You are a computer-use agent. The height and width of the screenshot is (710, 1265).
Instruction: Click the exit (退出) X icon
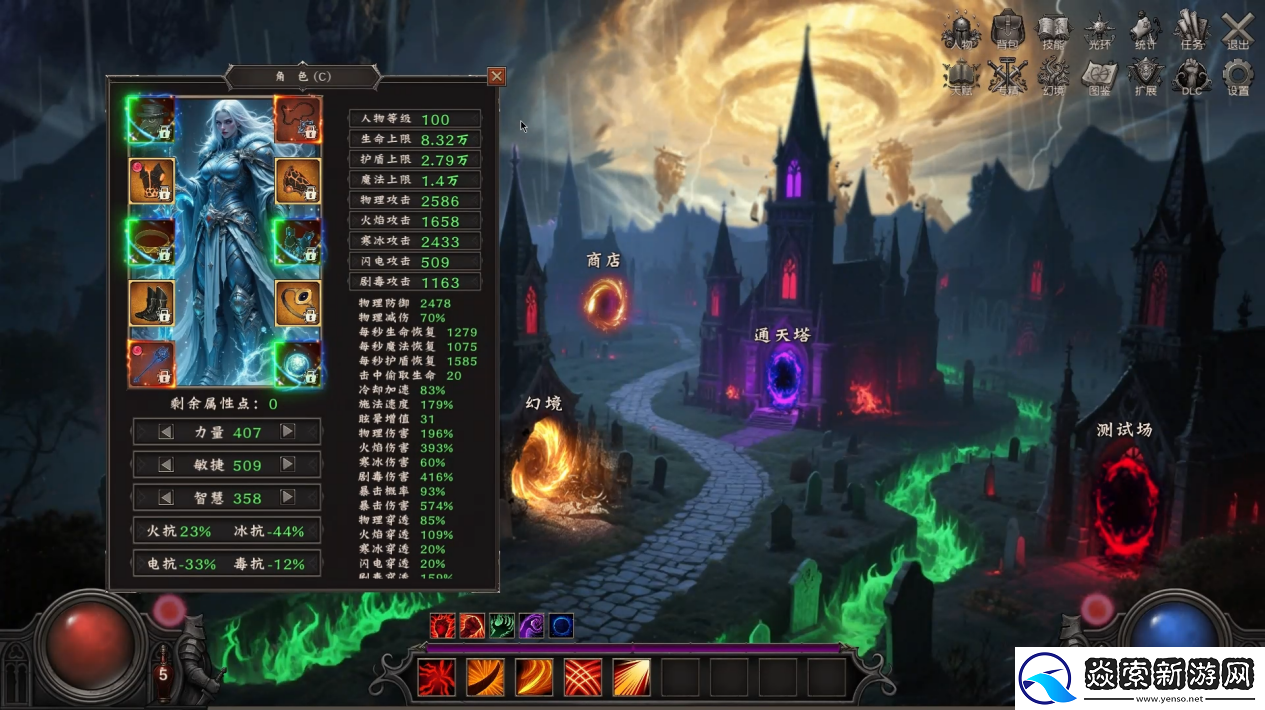click(1238, 30)
